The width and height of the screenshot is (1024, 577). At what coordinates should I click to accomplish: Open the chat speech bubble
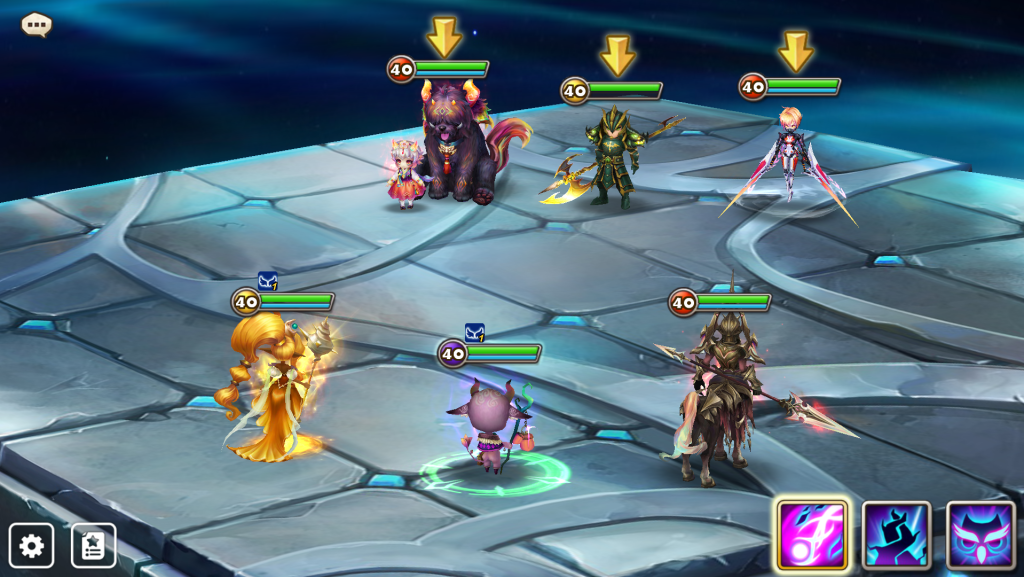pyautogui.click(x=37, y=24)
